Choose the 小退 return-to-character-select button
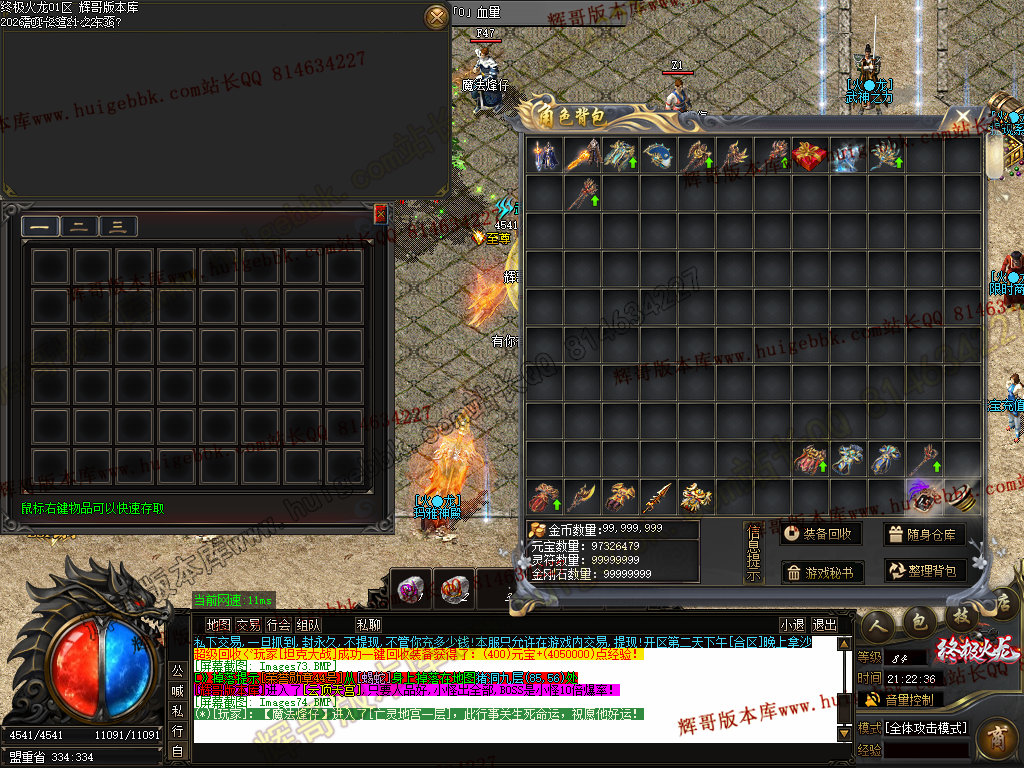Image resolution: width=1024 pixels, height=768 pixels. [x=793, y=625]
